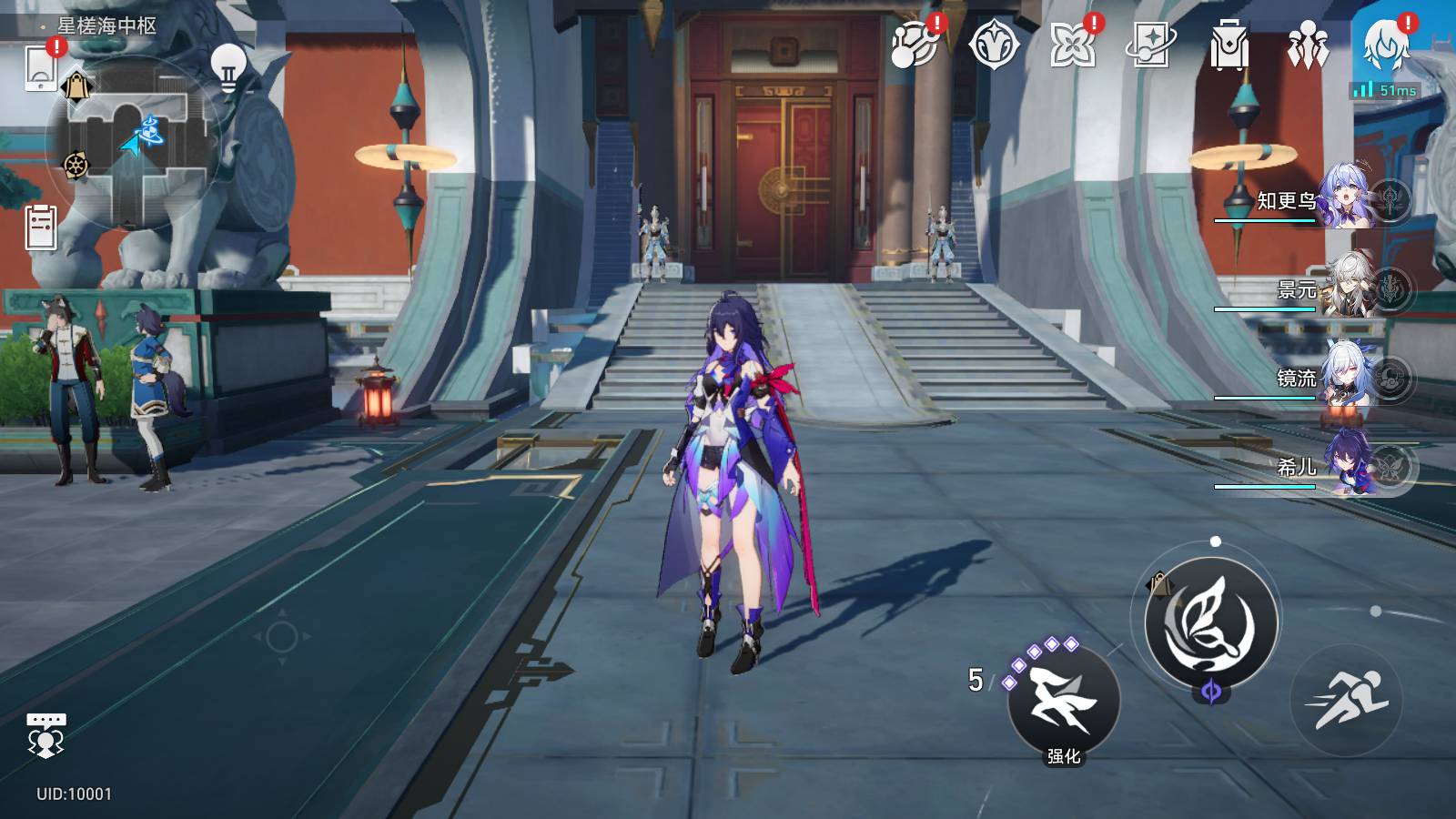
Task: Tap the lightbulb hint icon
Action: pos(227,66)
